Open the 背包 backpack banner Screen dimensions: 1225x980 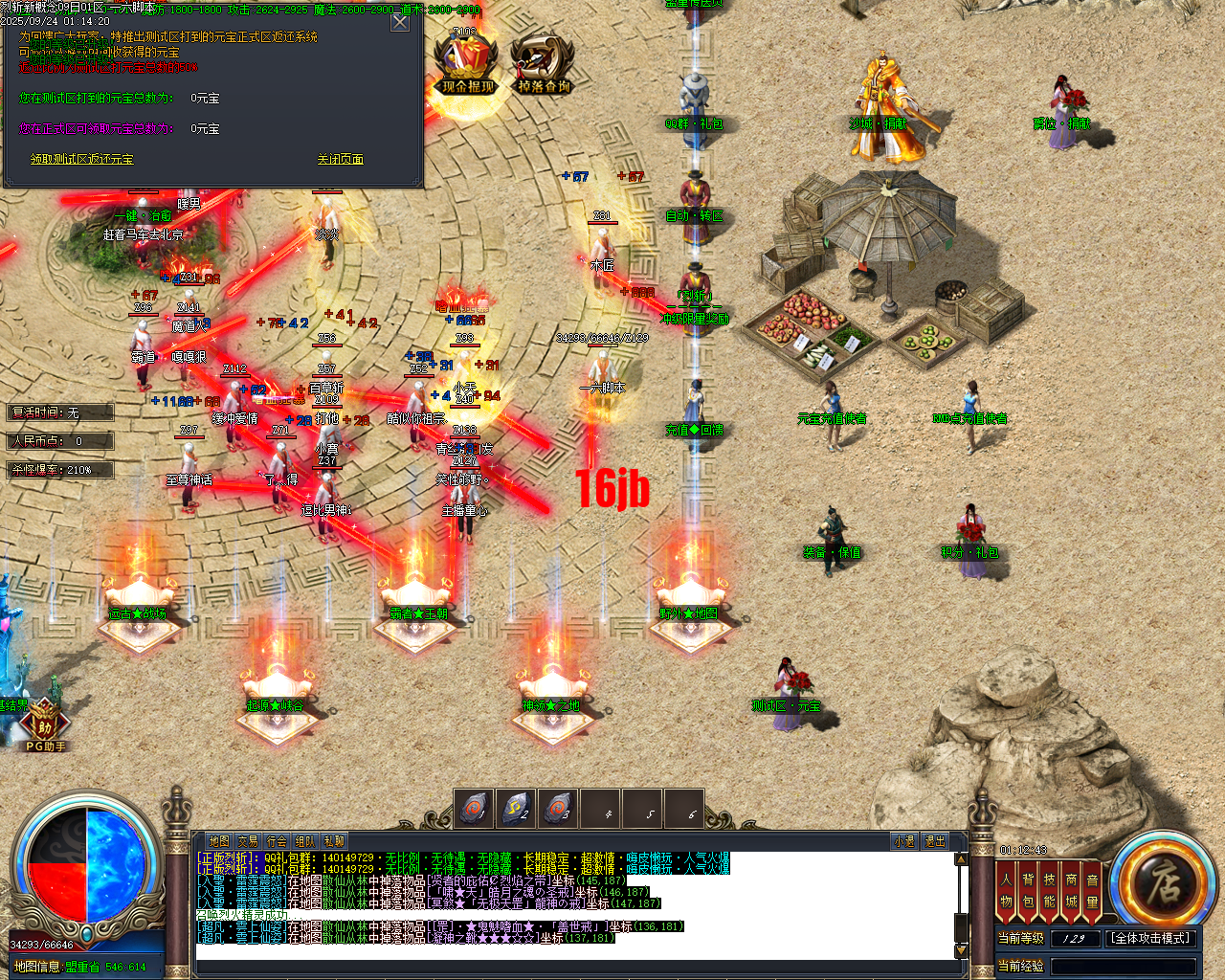pos(1029,889)
